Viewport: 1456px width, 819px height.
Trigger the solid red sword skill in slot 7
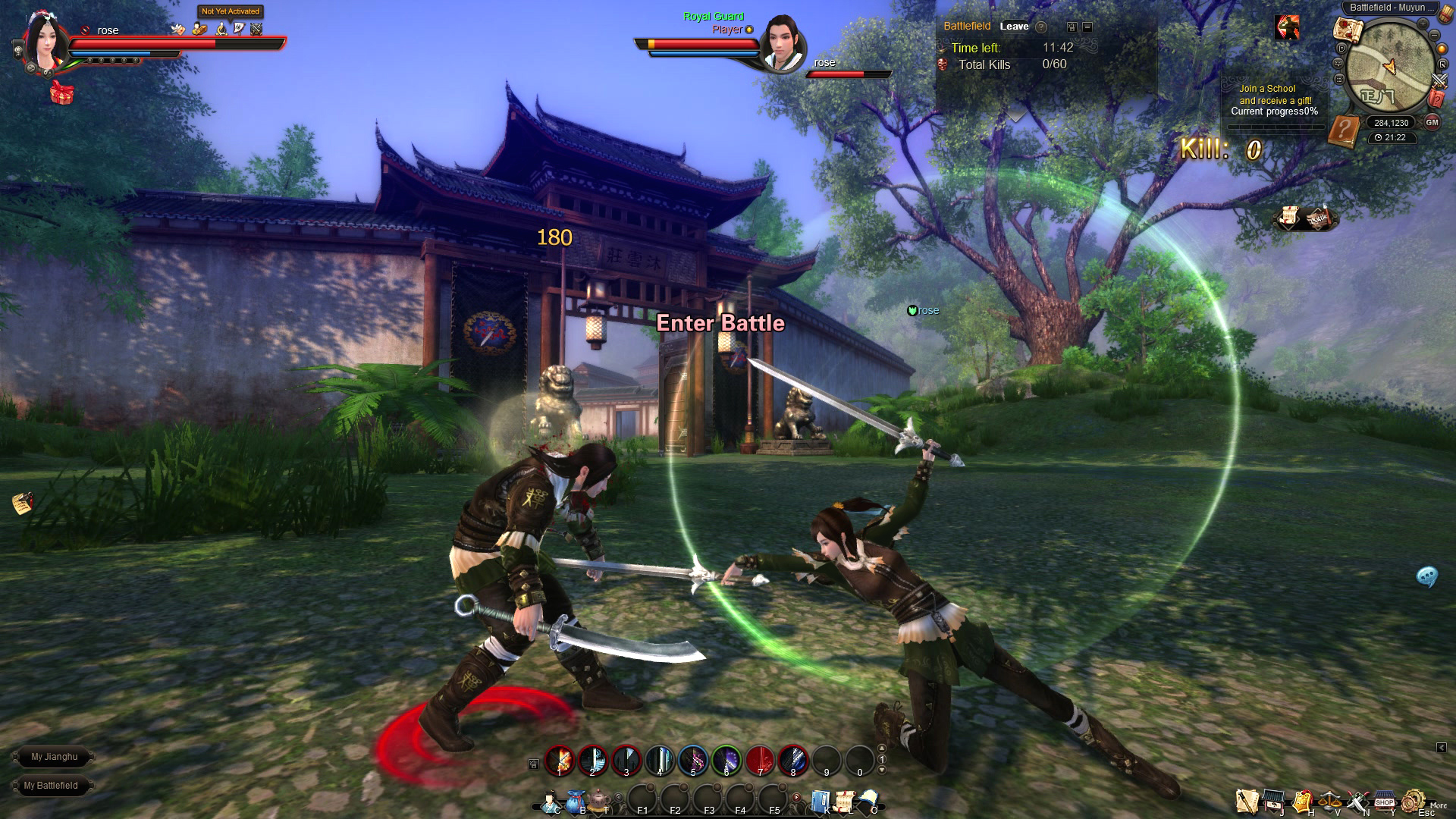coord(760,760)
